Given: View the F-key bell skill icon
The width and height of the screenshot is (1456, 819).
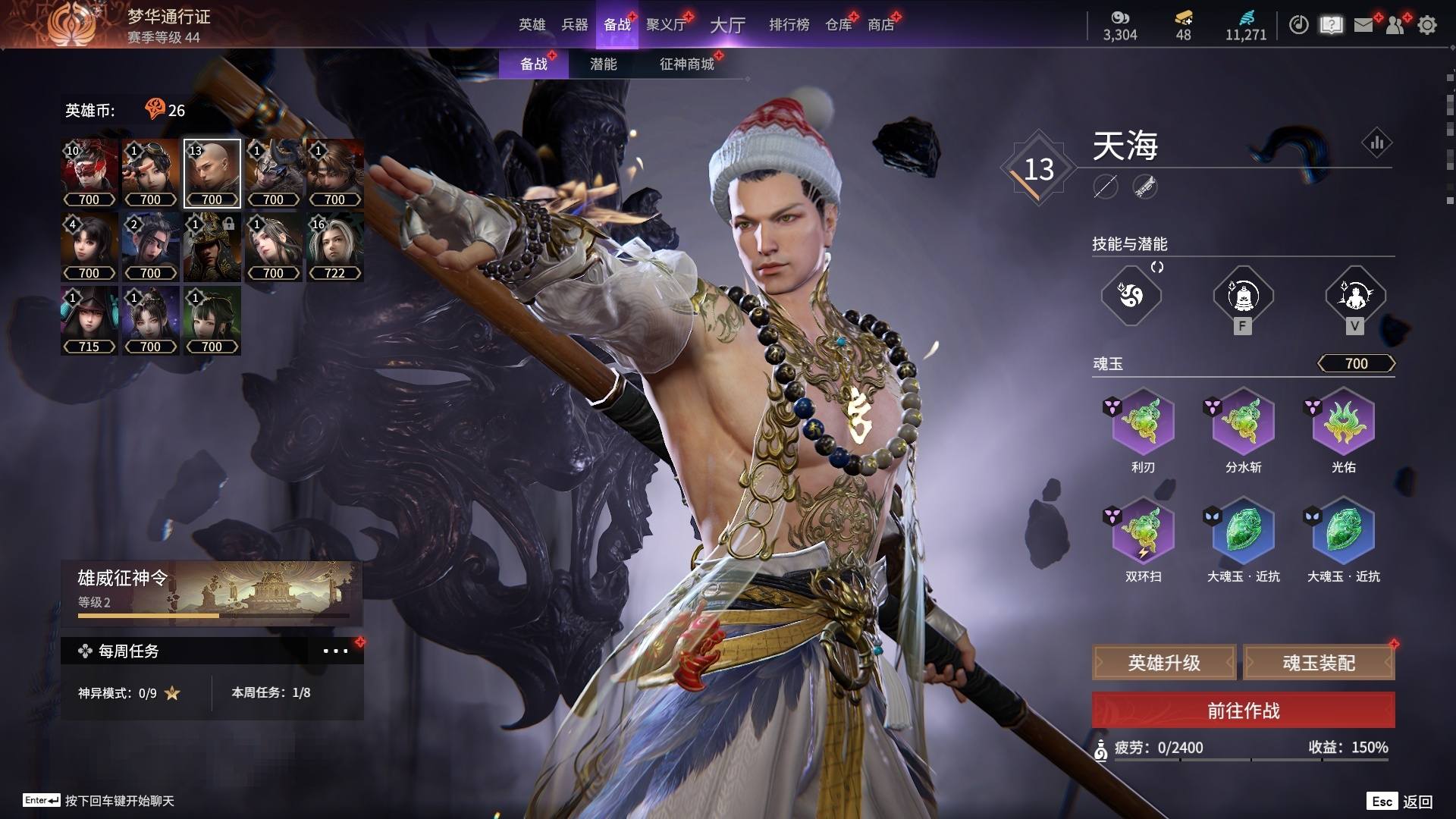Looking at the screenshot, I should tap(1242, 296).
